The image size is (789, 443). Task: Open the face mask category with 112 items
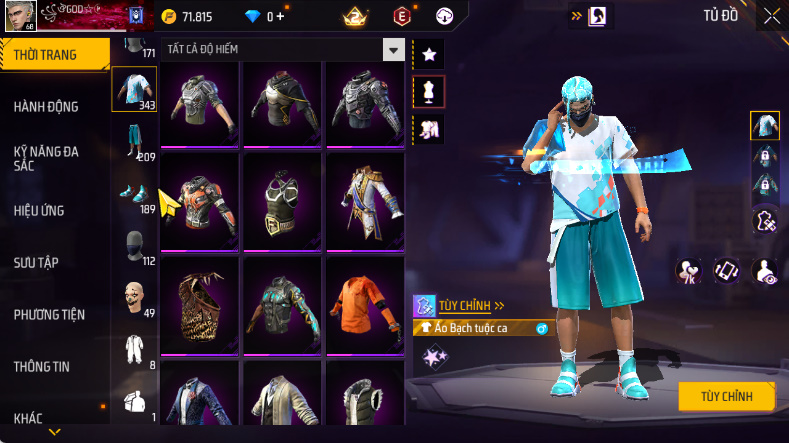coord(133,246)
